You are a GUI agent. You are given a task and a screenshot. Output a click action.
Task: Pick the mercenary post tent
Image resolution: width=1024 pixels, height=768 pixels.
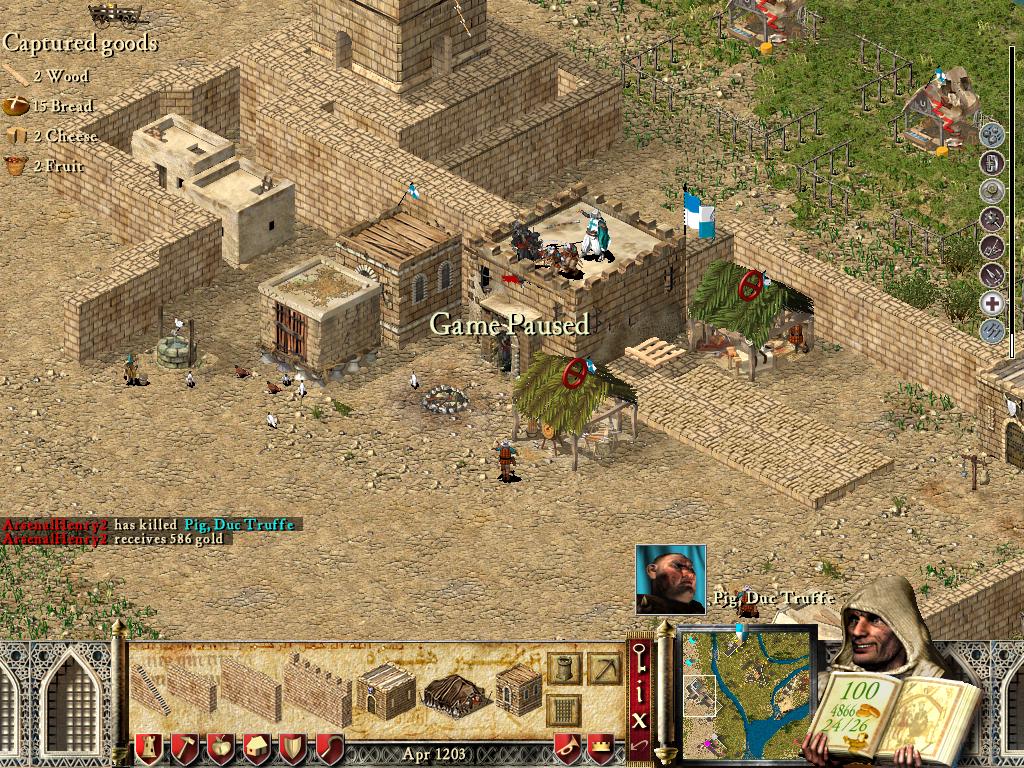point(455,691)
